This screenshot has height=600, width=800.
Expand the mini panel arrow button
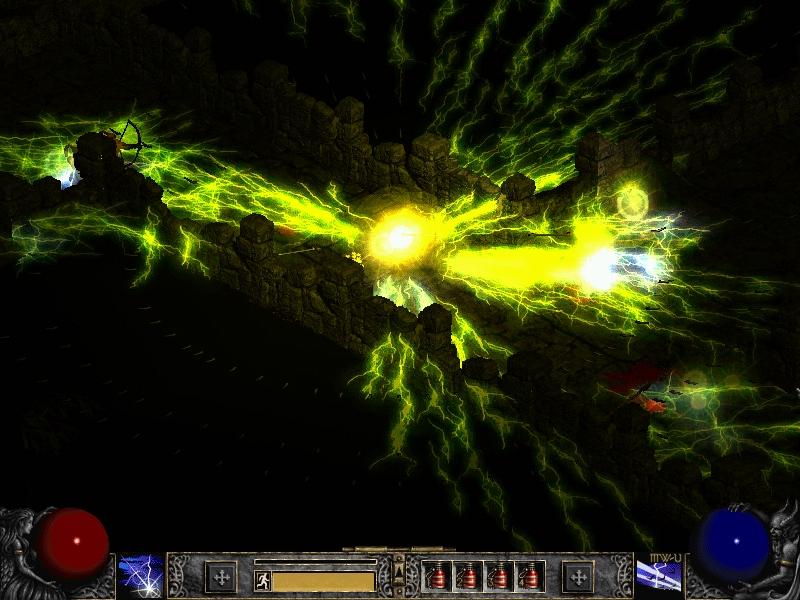(399, 572)
